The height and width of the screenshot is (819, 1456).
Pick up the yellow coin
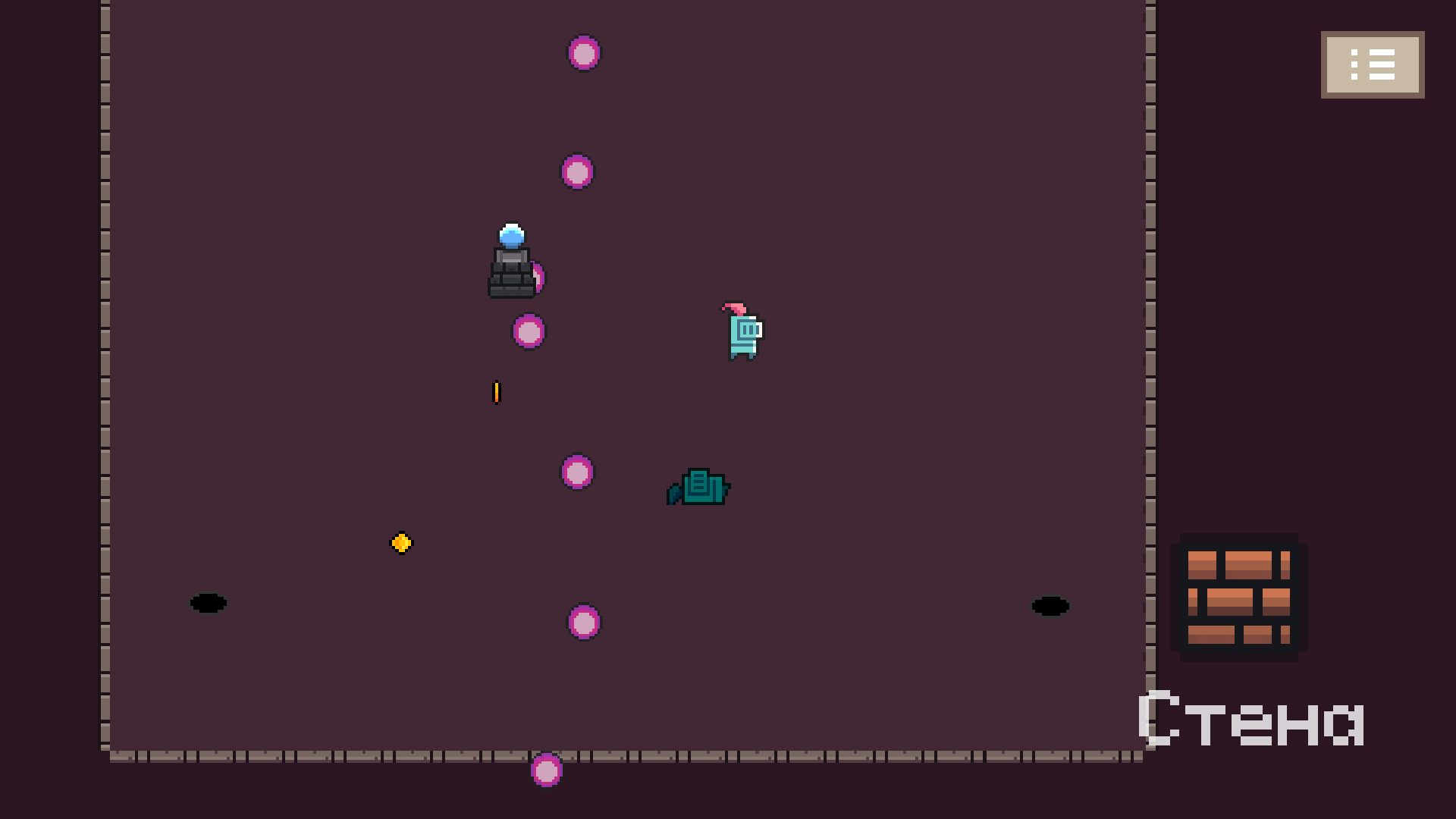click(401, 543)
